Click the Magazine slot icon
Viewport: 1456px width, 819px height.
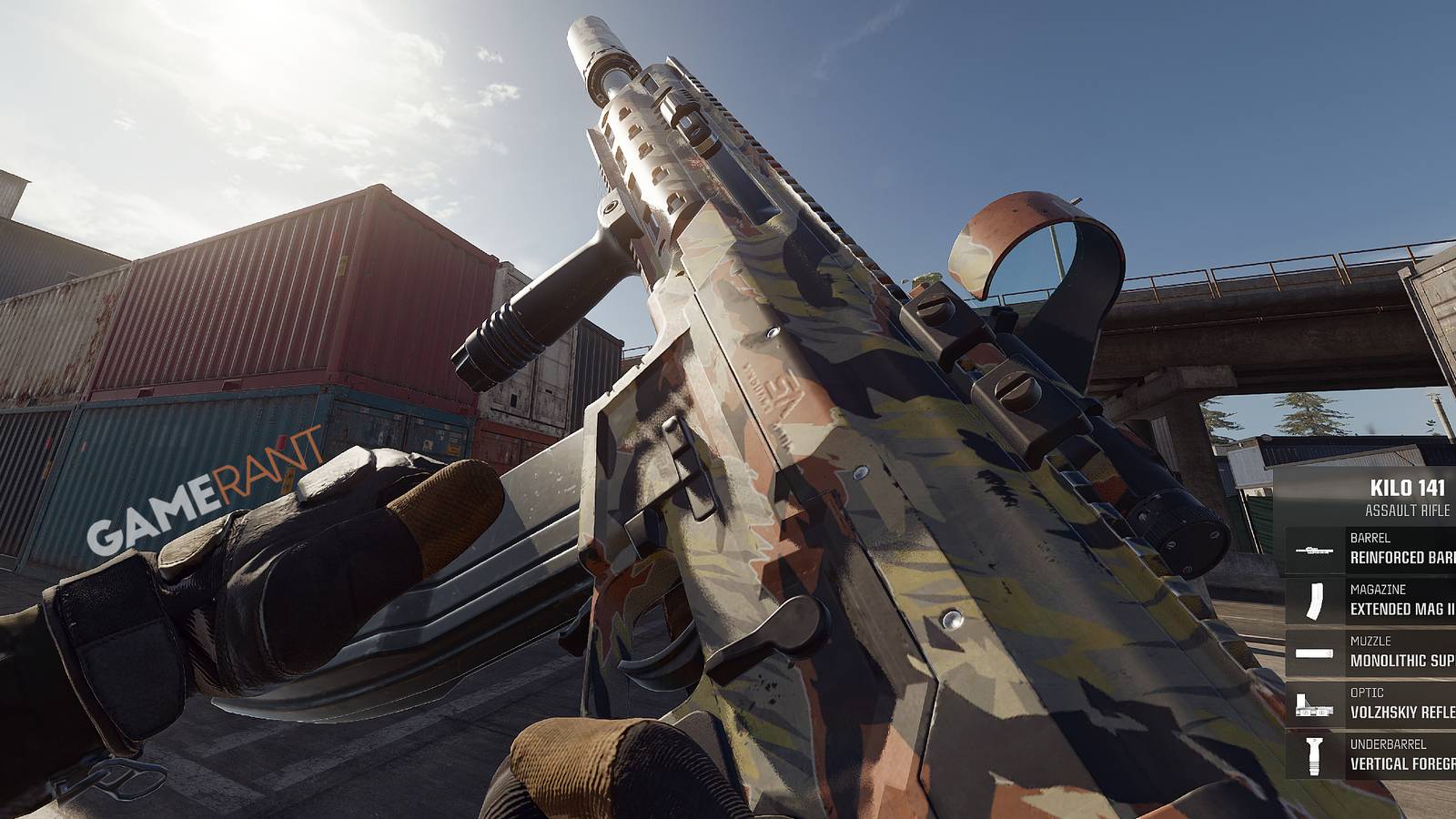coord(1313,603)
